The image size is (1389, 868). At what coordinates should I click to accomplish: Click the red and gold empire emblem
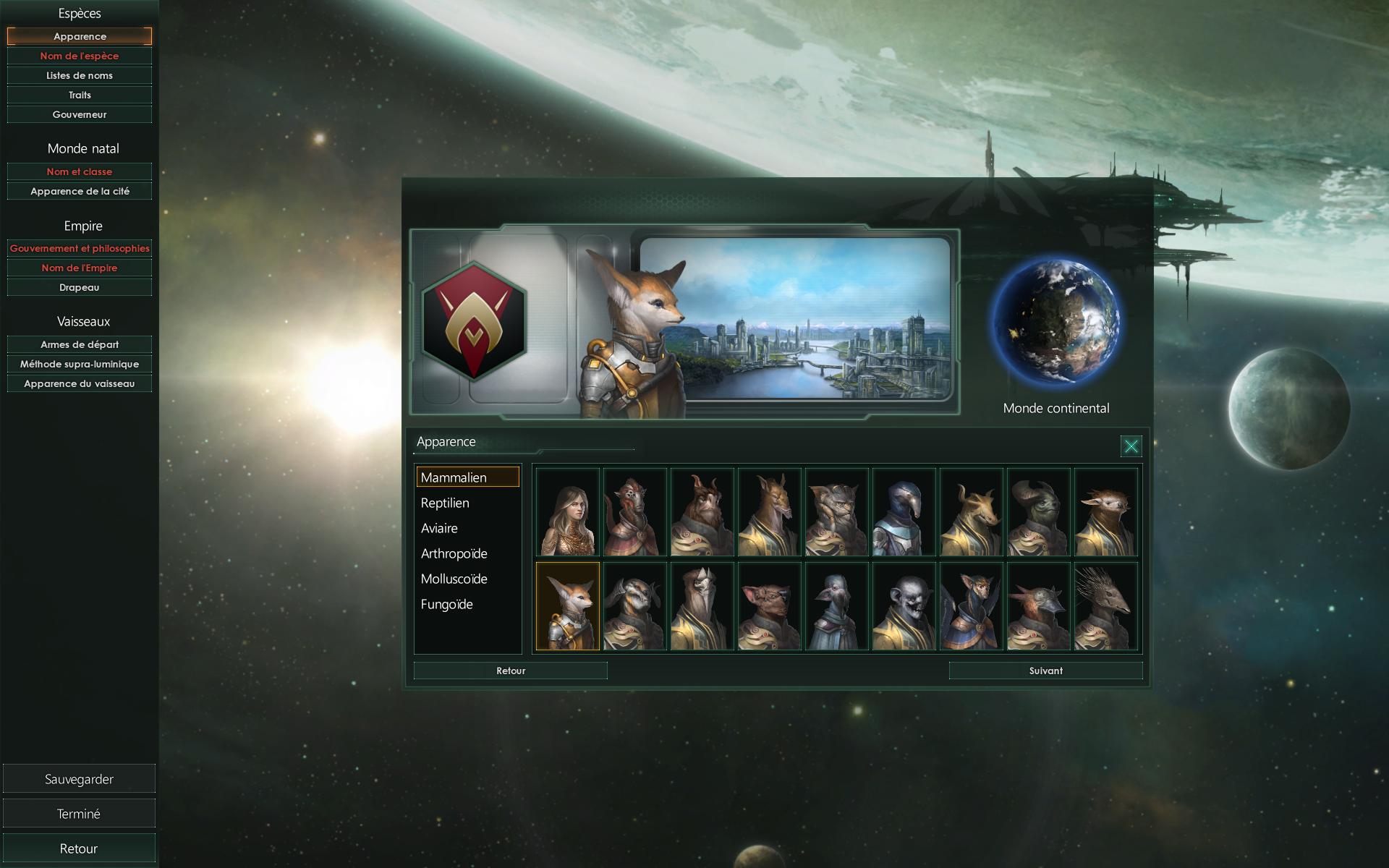tap(474, 320)
